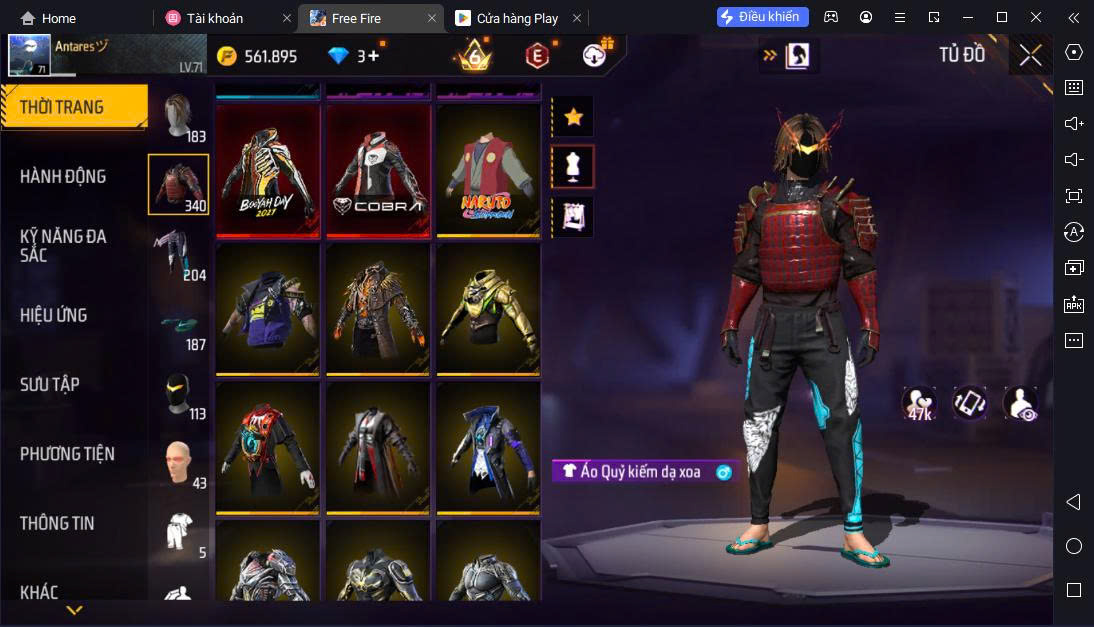Select the pants subcategory showing 204
The image size is (1094, 627).
[179, 254]
